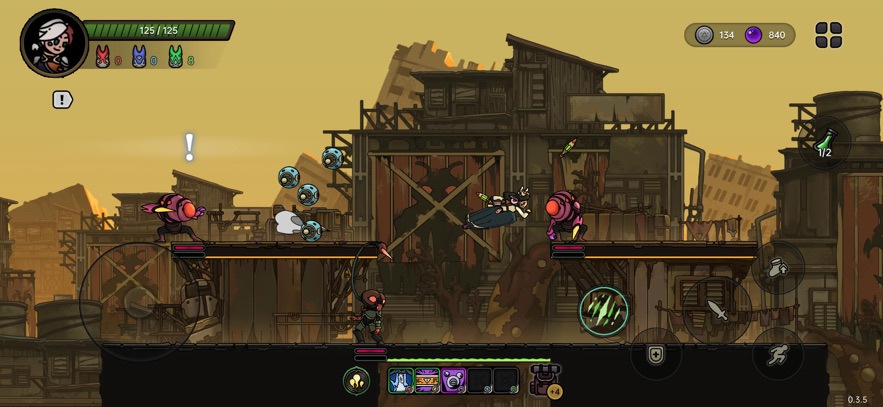Tap the running figure dash button
The width and height of the screenshot is (883, 407).
(x=778, y=354)
